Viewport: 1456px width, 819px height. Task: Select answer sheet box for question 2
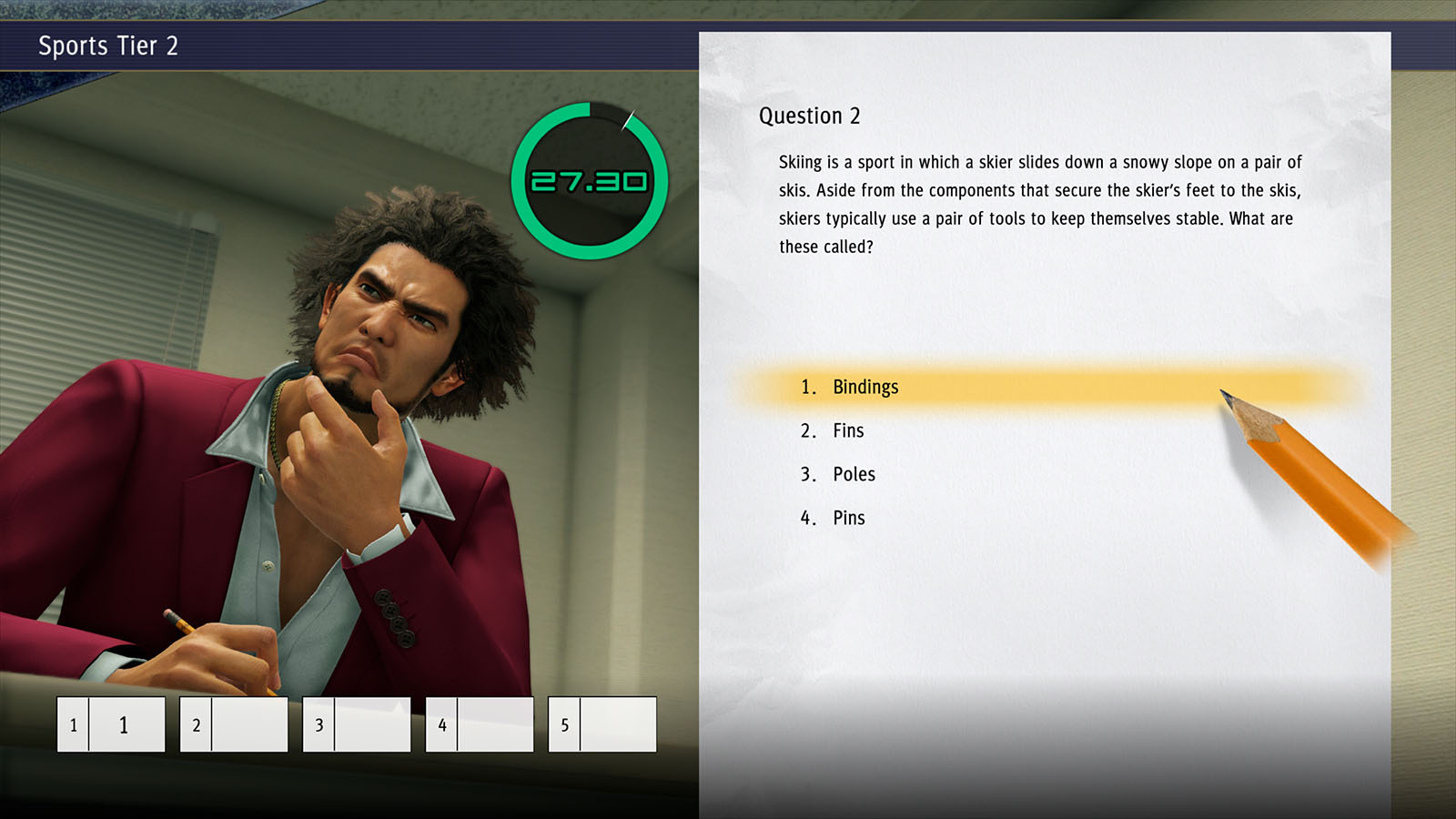point(234,724)
